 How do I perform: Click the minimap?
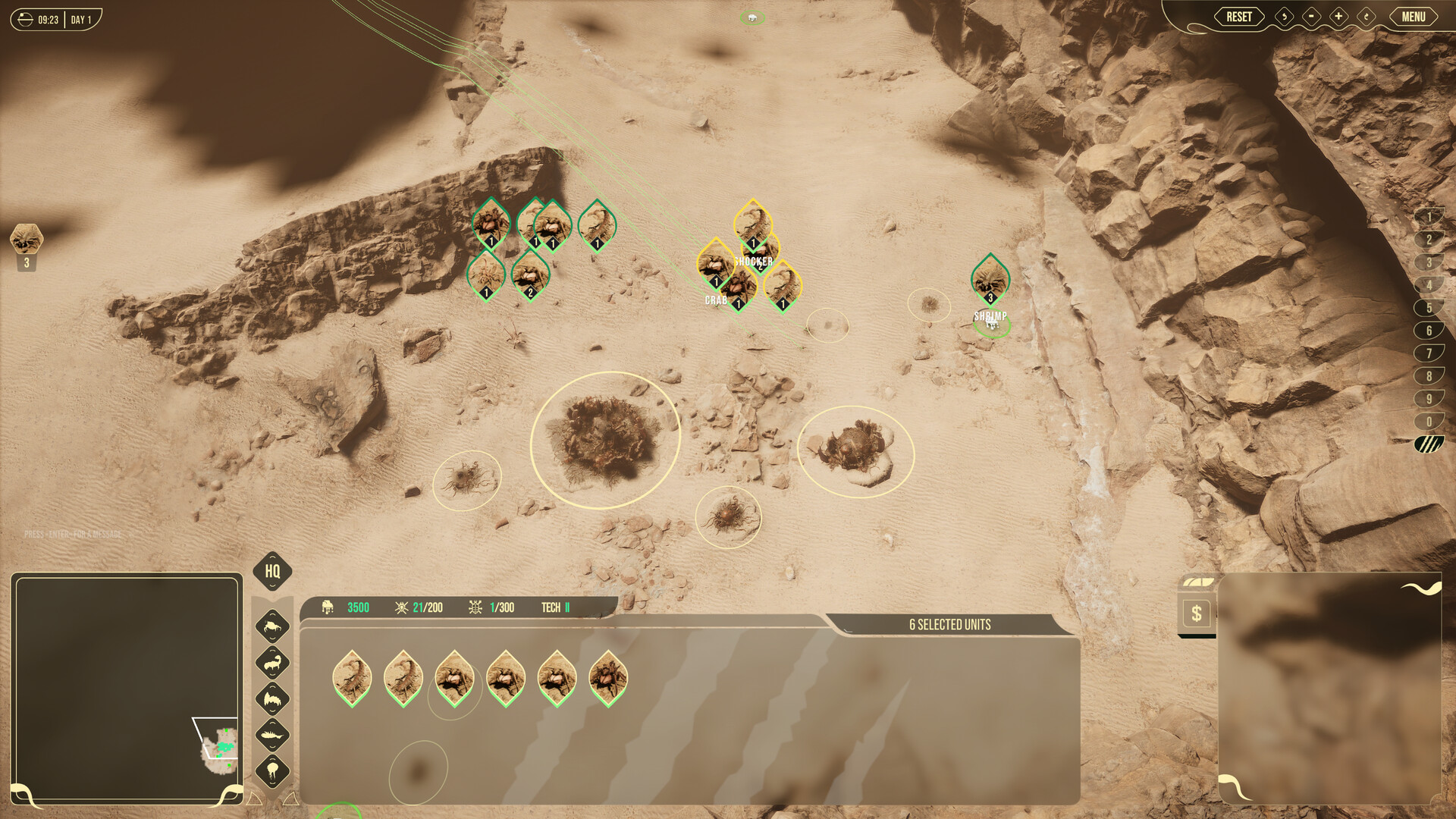tap(127, 688)
